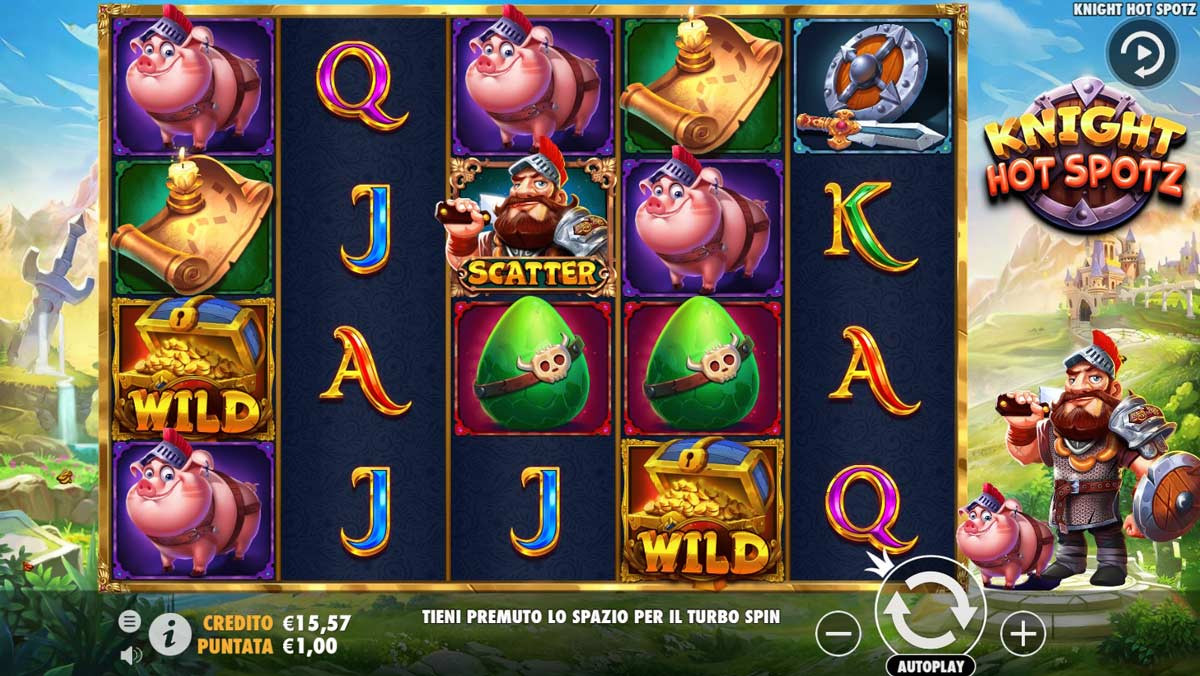Click the replay icon at top right

click(x=1141, y=52)
